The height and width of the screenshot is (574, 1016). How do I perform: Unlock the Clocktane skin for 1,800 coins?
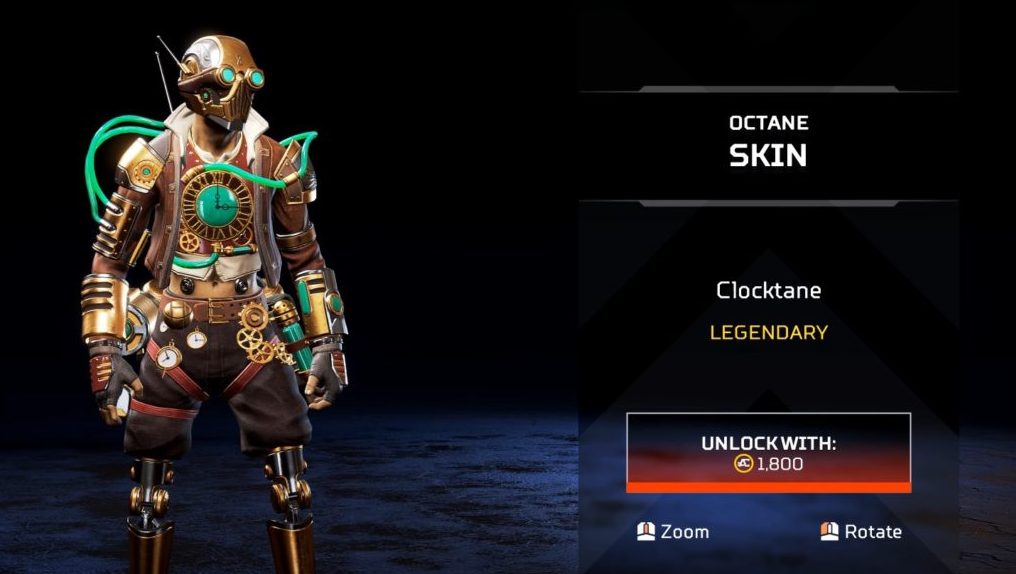pos(768,452)
